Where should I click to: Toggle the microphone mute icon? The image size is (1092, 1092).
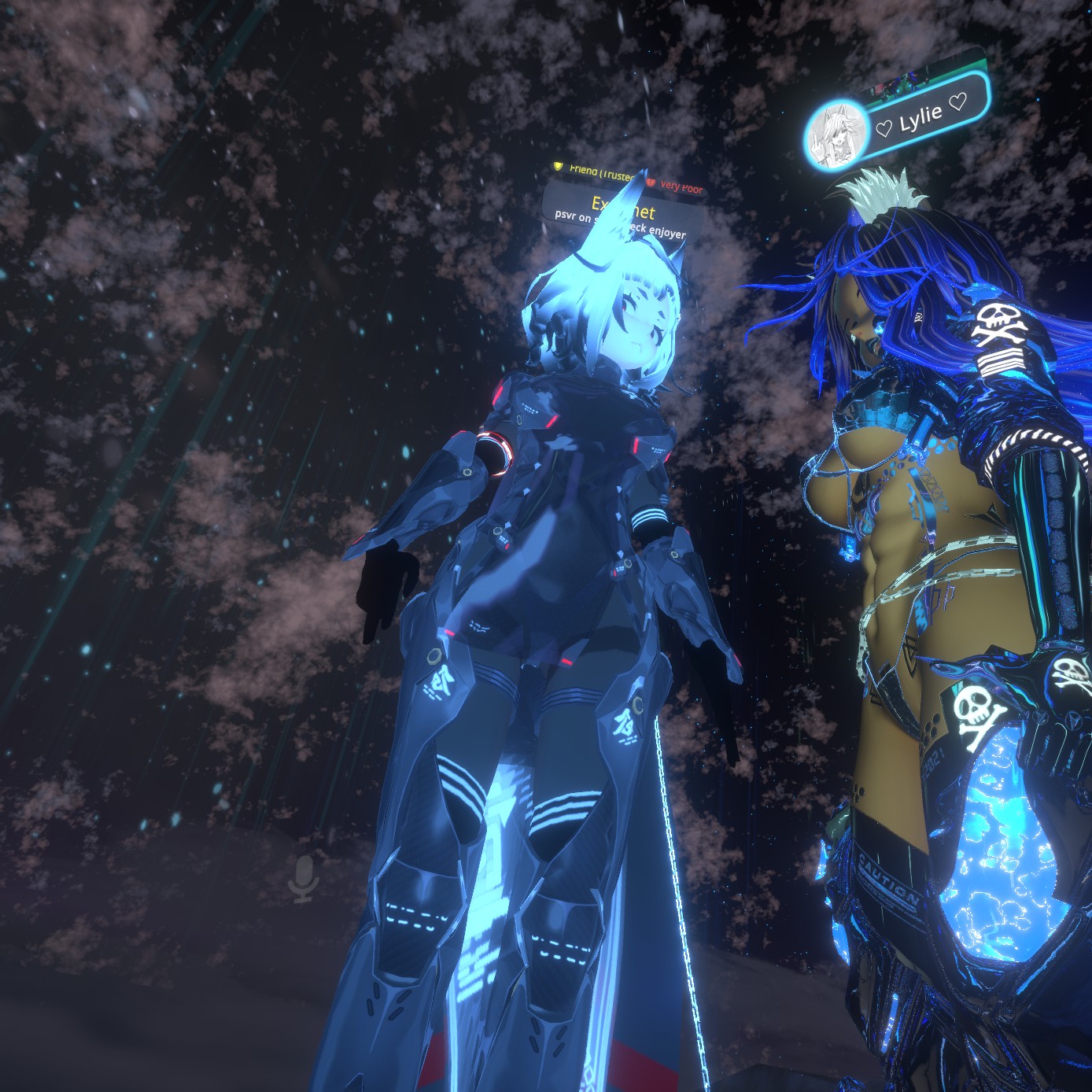coord(304,879)
